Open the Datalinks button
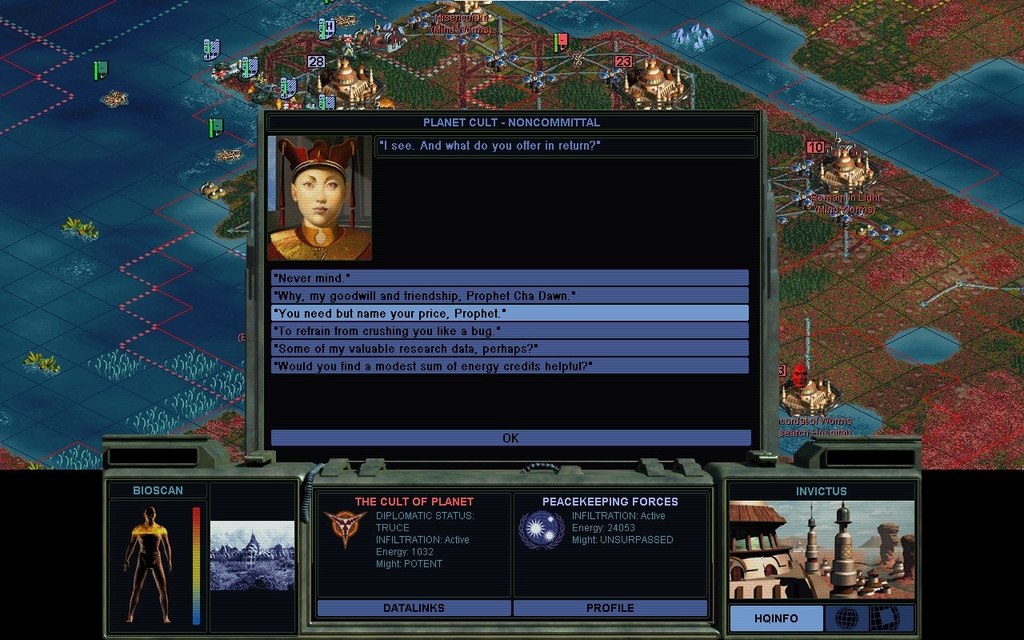 413,608
